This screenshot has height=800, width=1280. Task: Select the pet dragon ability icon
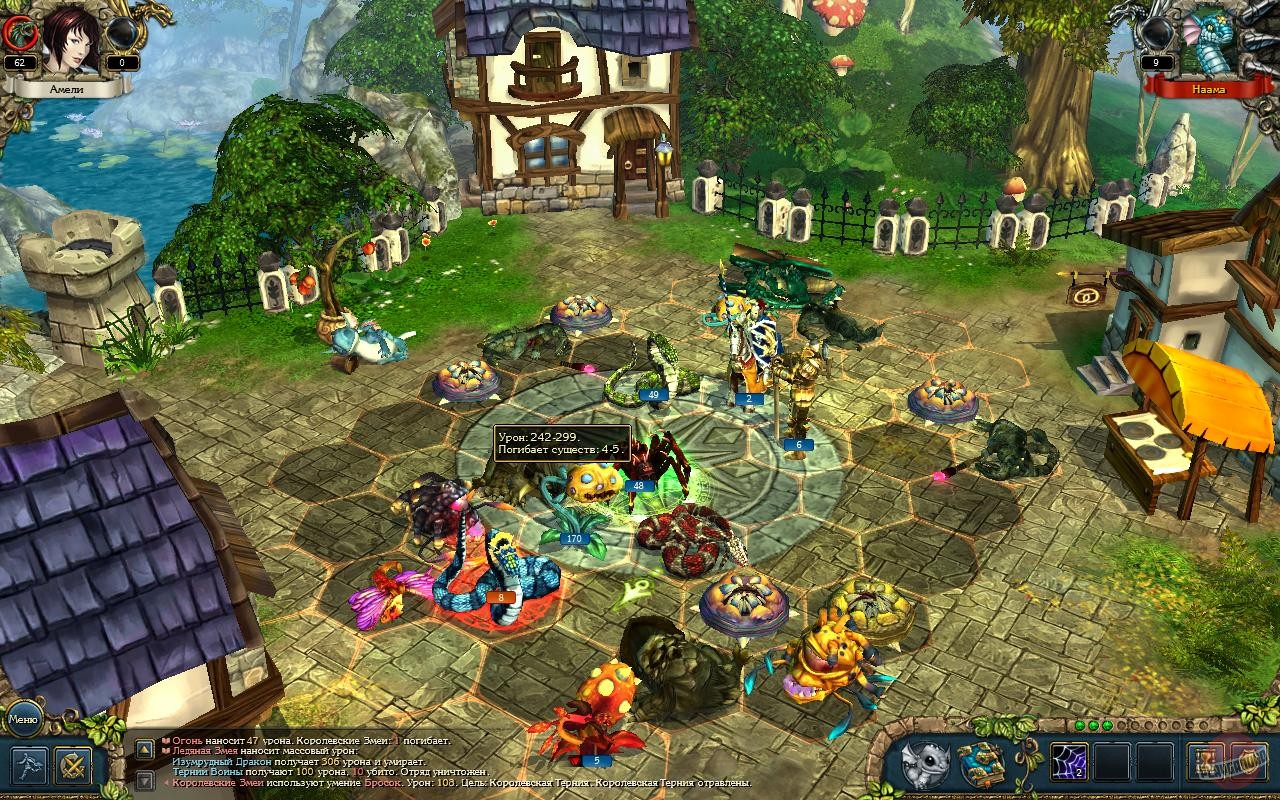coord(925,762)
